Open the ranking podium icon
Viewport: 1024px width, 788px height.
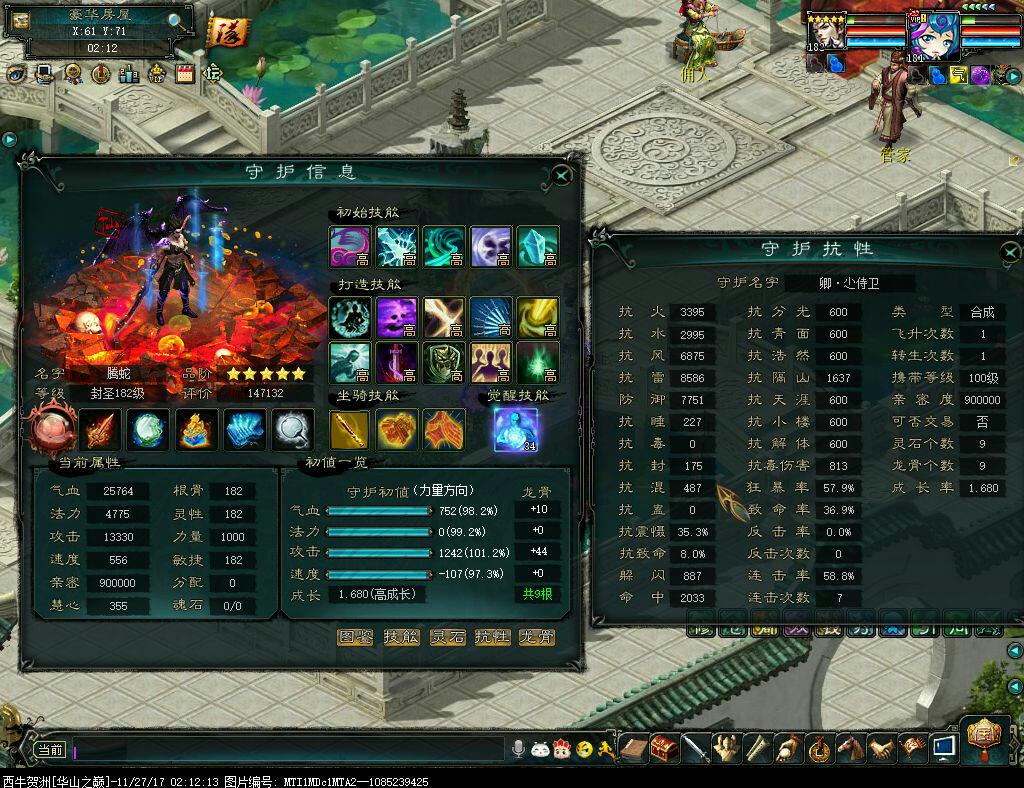[x=129, y=73]
